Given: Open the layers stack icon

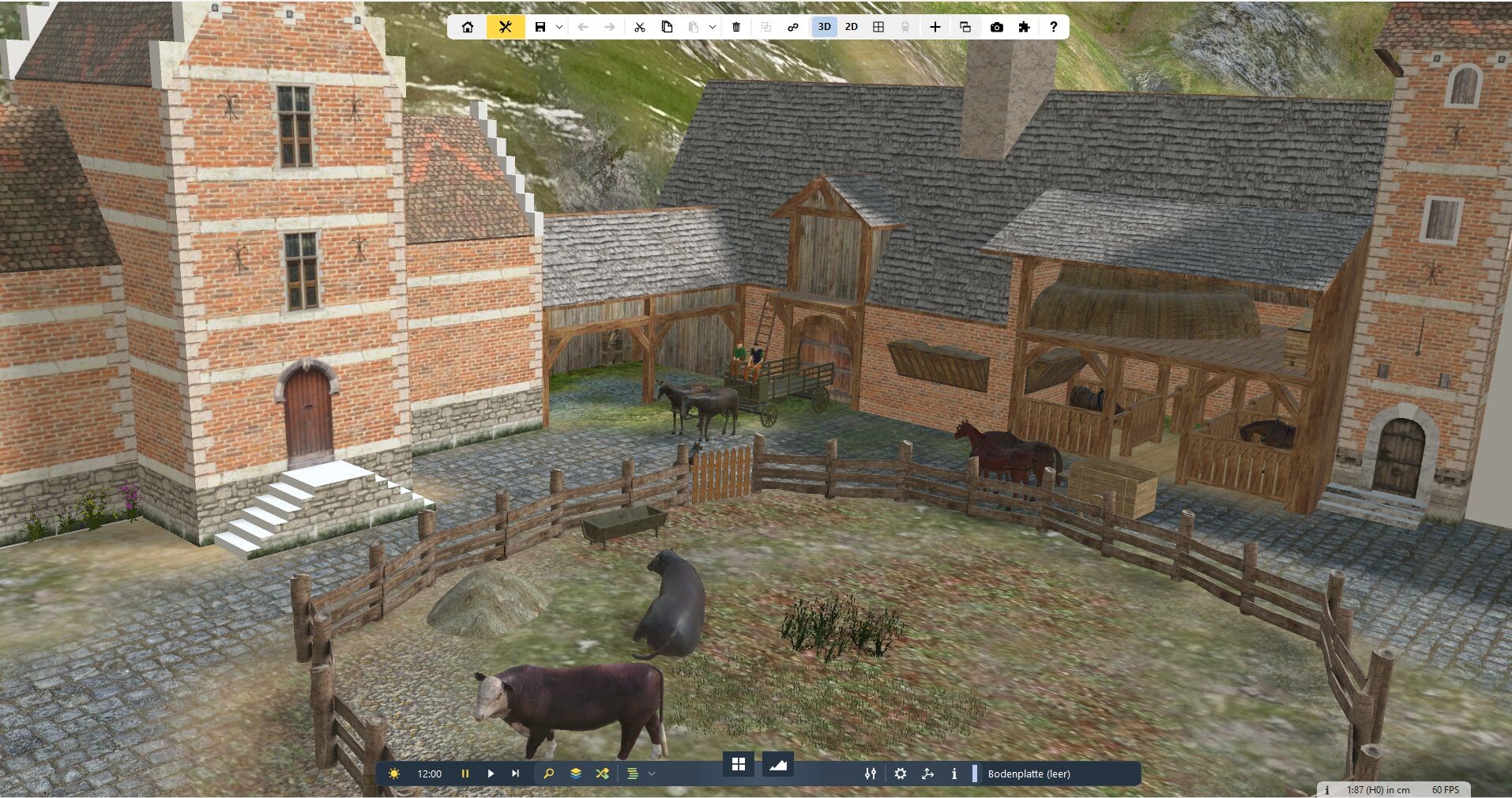Looking at the screenshot, I should point(576,774).
